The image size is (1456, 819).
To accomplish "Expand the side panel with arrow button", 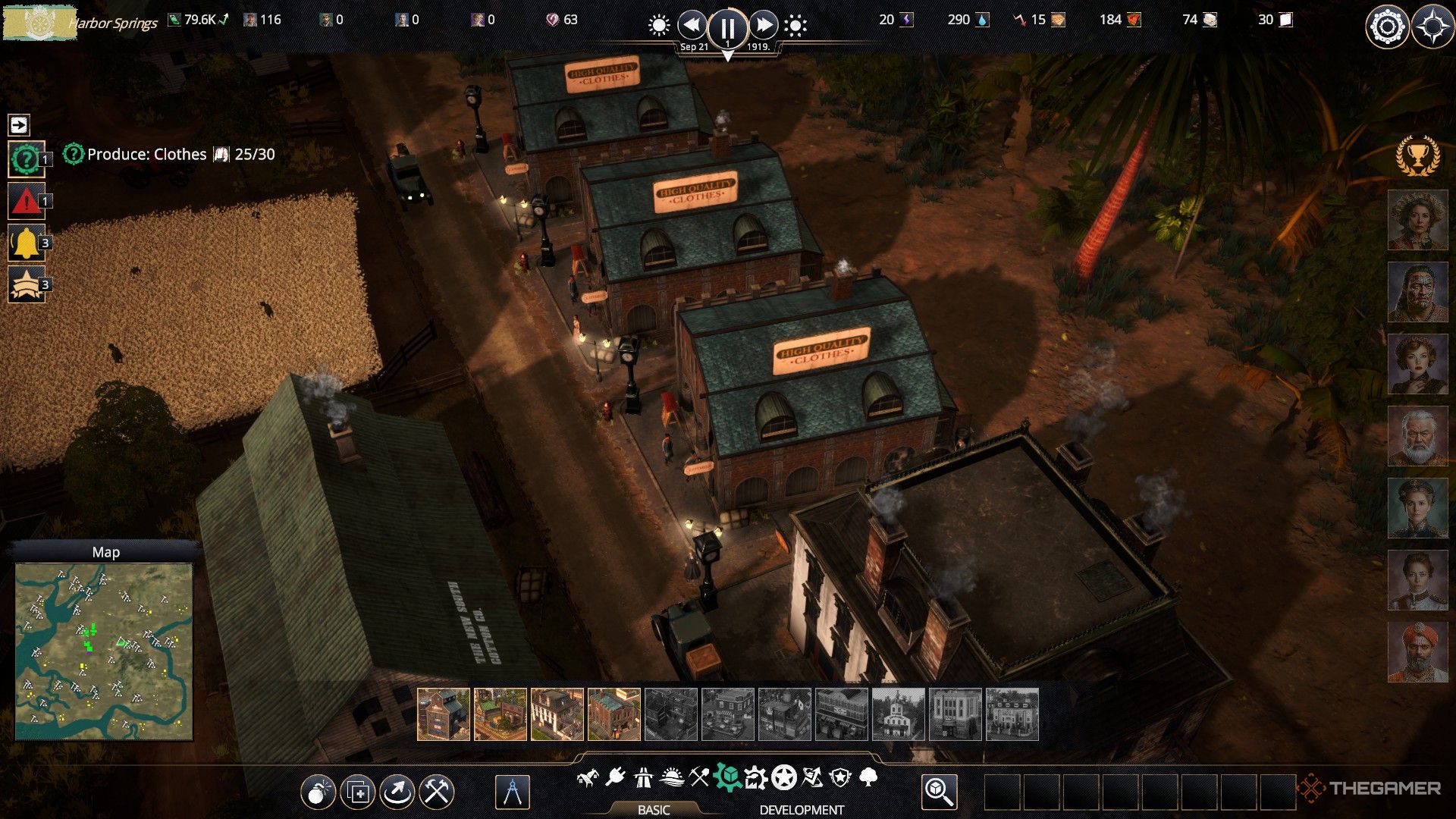I will (x=19, y=124).
